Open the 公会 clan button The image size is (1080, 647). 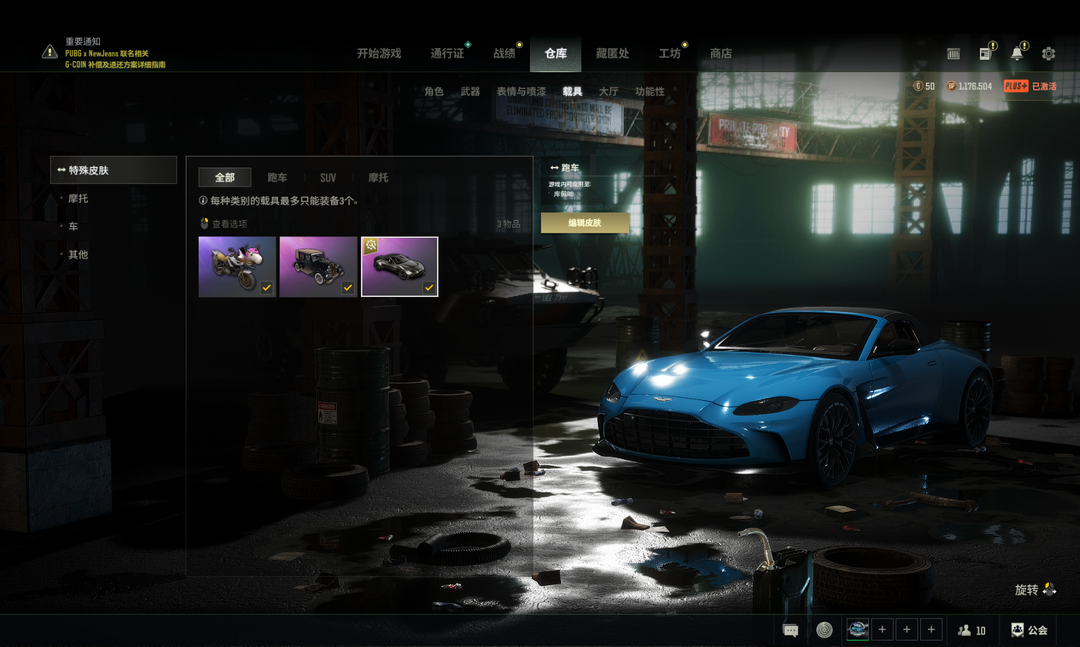pos(1029,630)
